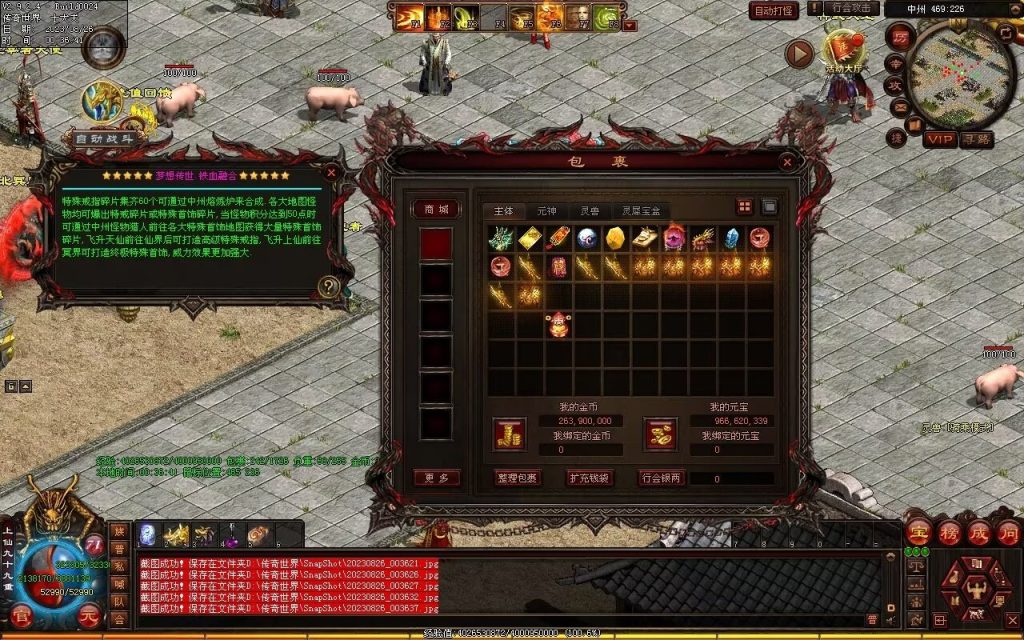Click the 扩充钱袋 expand button
Screen dimensions: 1024x640
coord(589,478)
